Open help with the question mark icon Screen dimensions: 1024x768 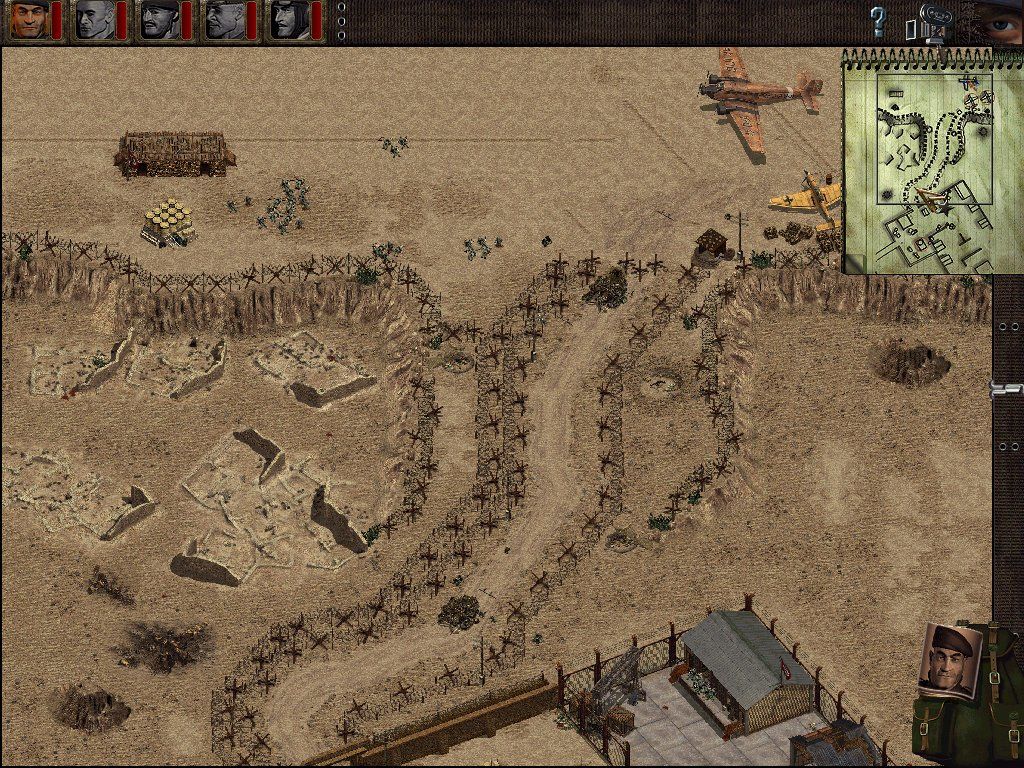(x=878, y=21)
